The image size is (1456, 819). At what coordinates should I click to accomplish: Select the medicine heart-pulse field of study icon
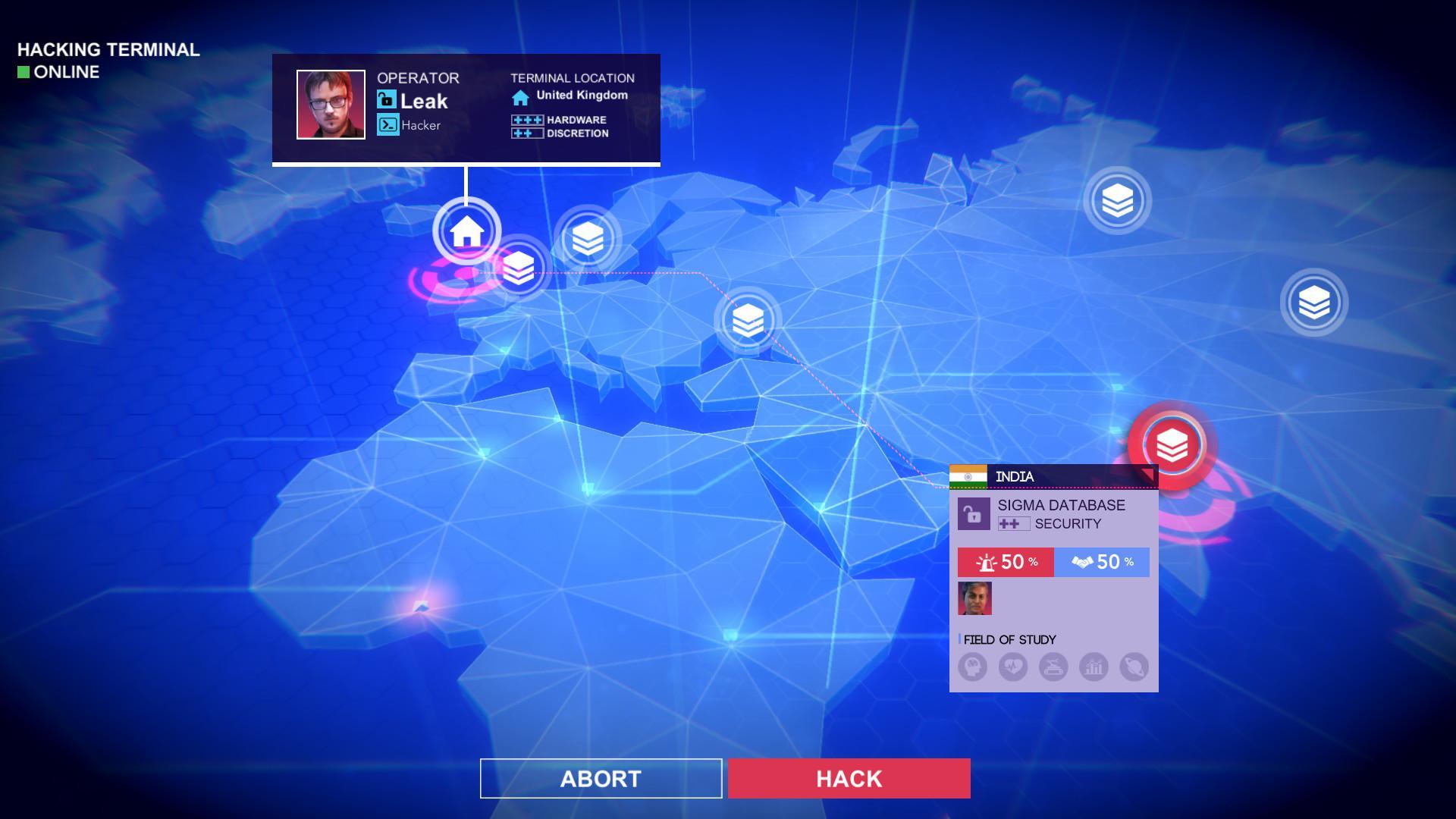tap(1014, 669)
